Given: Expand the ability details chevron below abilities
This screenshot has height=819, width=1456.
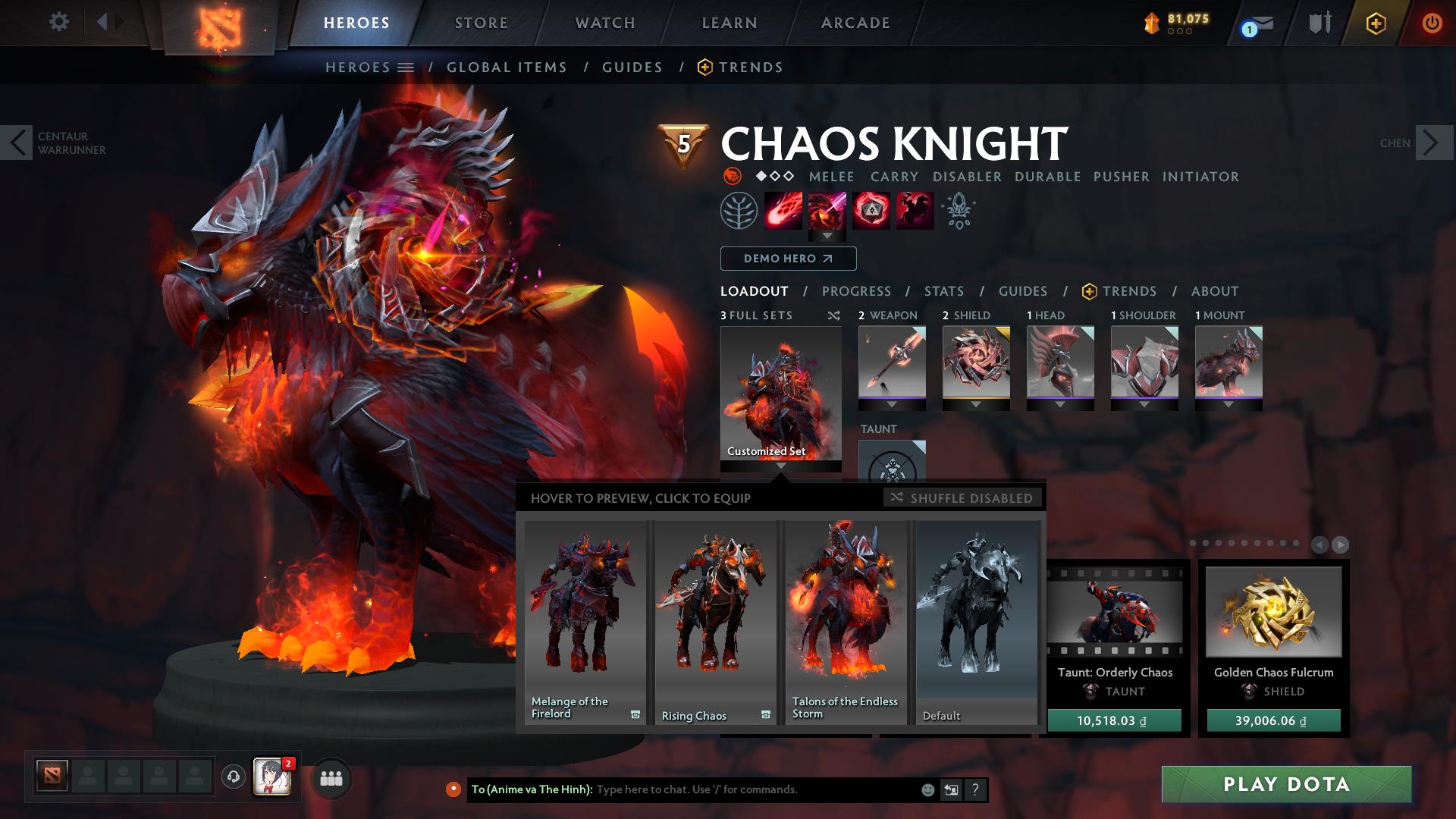Looking at the screenshot, I should click(828, 236).
